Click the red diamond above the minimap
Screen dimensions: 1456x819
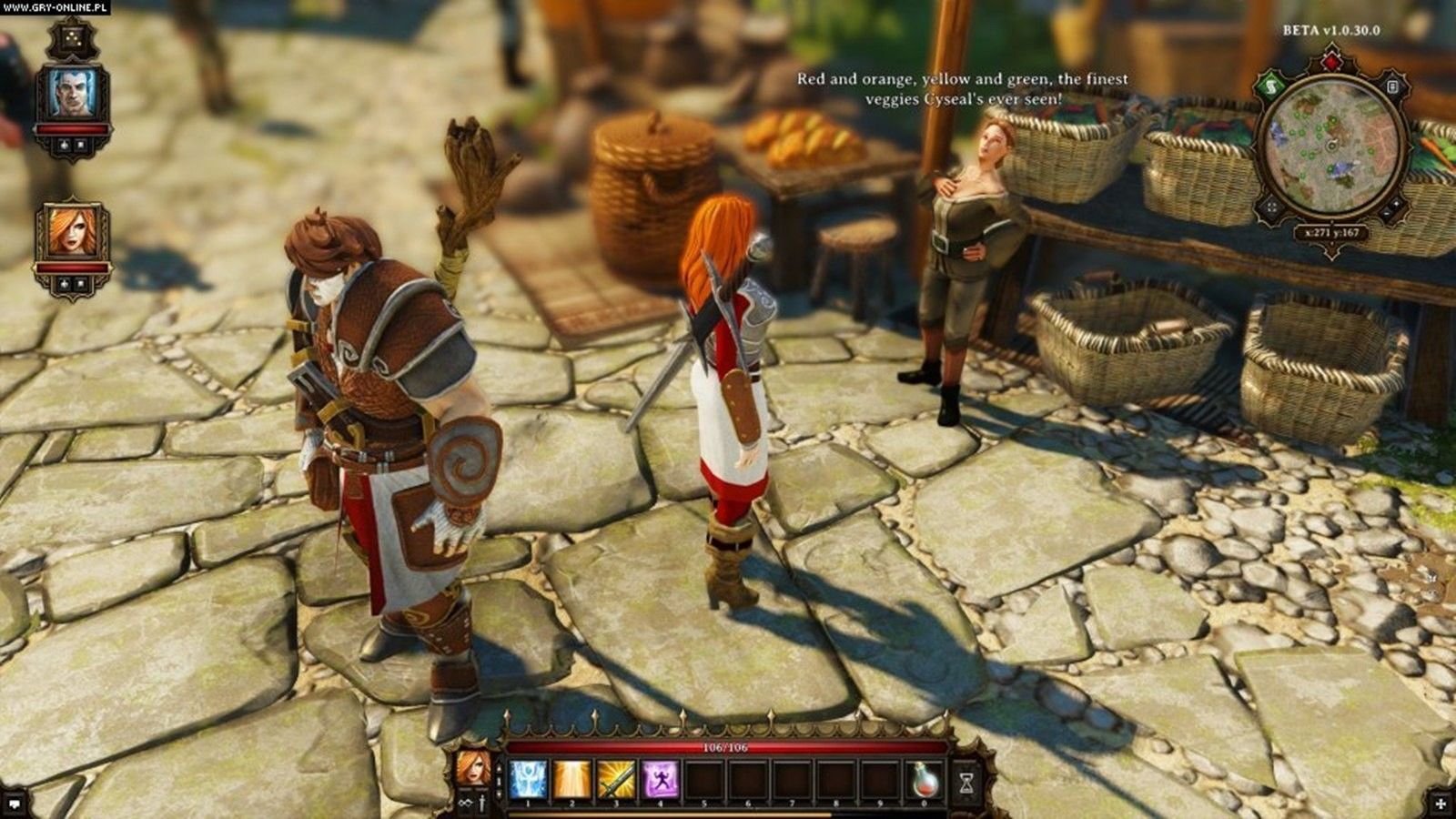point(1330,62)
